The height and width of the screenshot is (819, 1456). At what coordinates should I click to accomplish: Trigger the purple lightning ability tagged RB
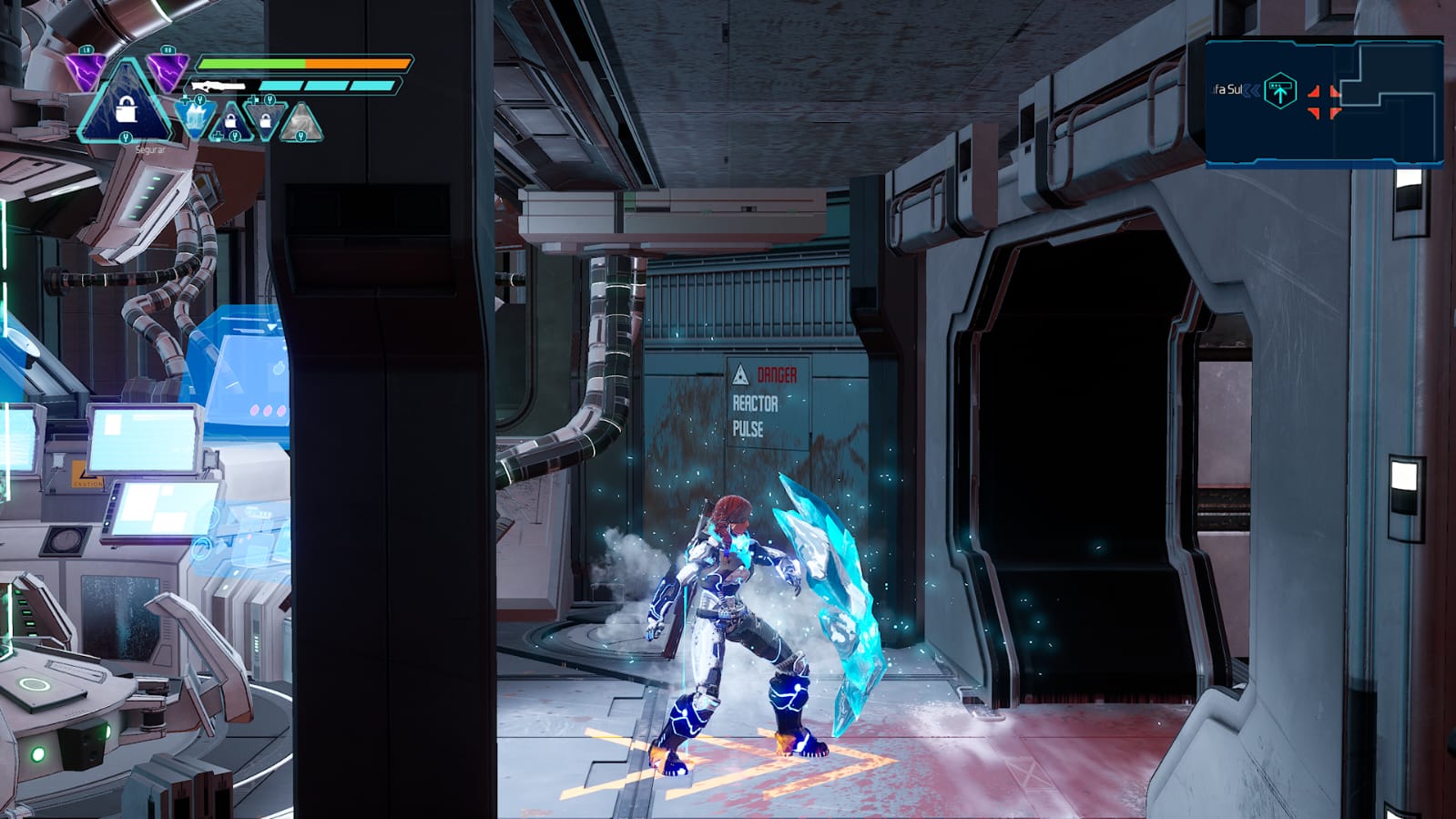pyautogui.click(x=167, y=69)
